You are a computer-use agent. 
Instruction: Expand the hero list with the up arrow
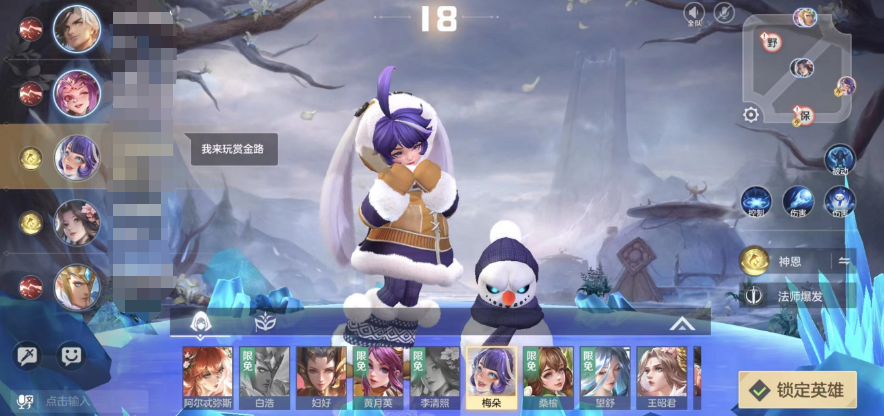point(682,323)
